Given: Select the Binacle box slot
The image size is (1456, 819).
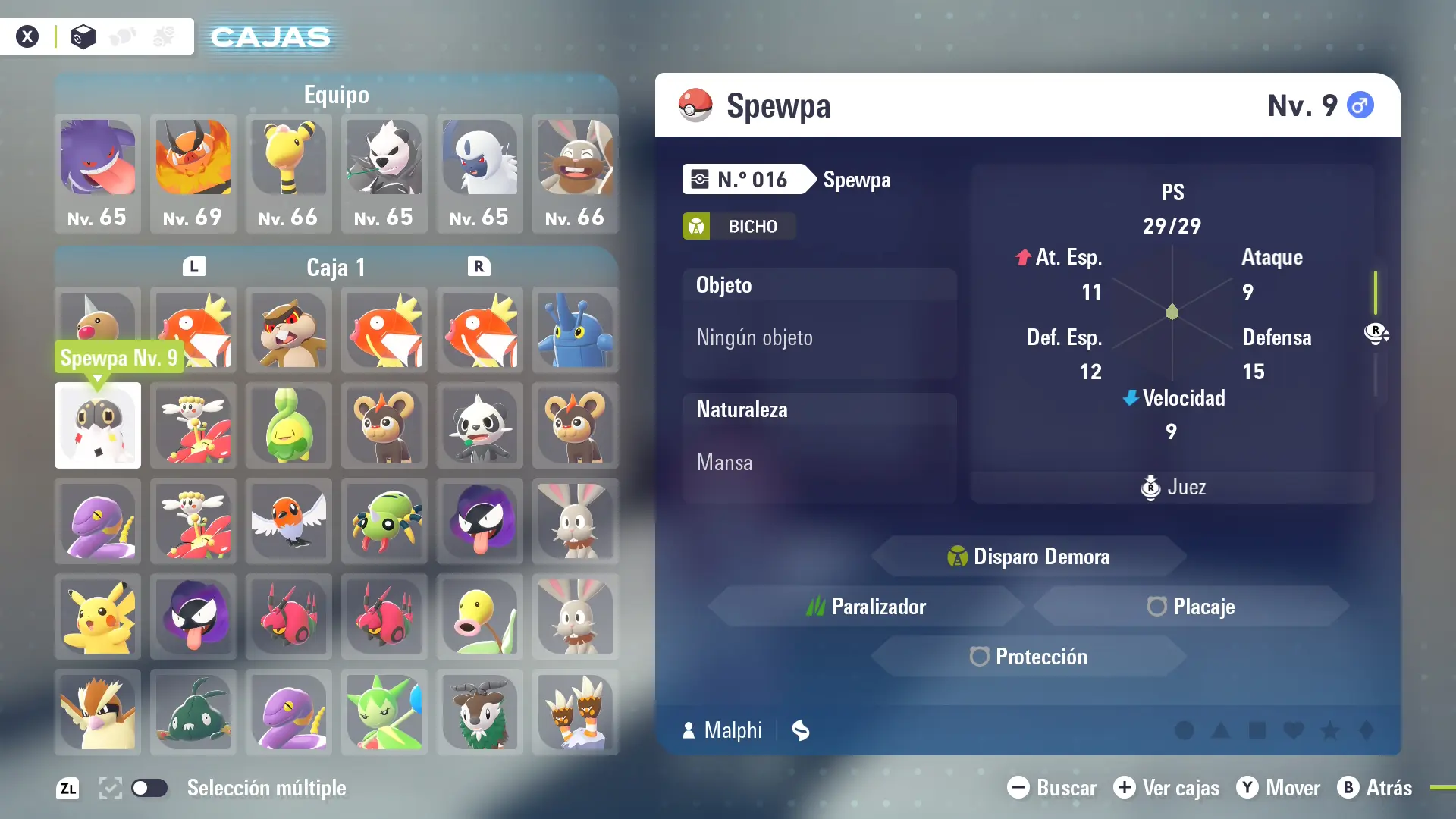Looking at the screenshot, I should coord(576,712).
